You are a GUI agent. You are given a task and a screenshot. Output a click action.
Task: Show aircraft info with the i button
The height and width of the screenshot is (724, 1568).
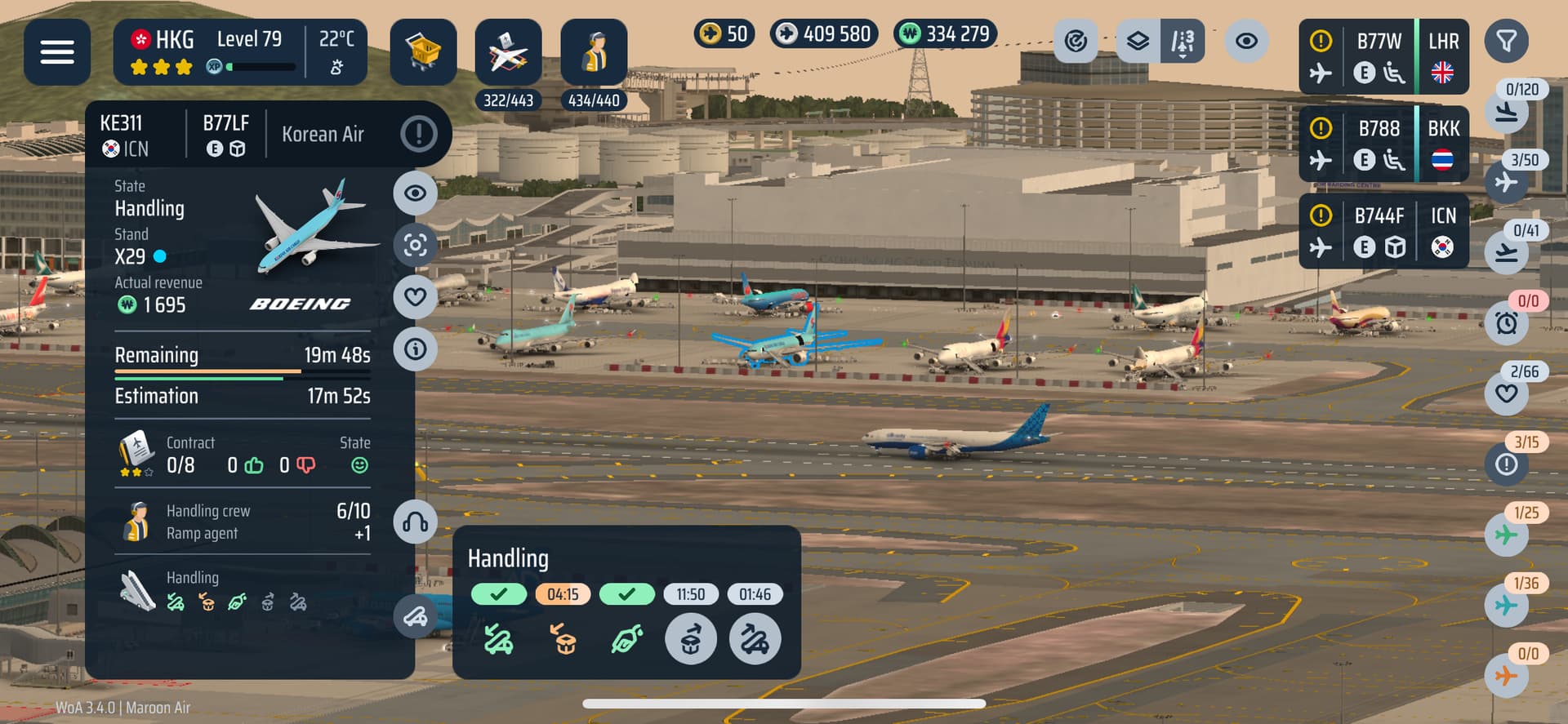click(x=415, y=349)
